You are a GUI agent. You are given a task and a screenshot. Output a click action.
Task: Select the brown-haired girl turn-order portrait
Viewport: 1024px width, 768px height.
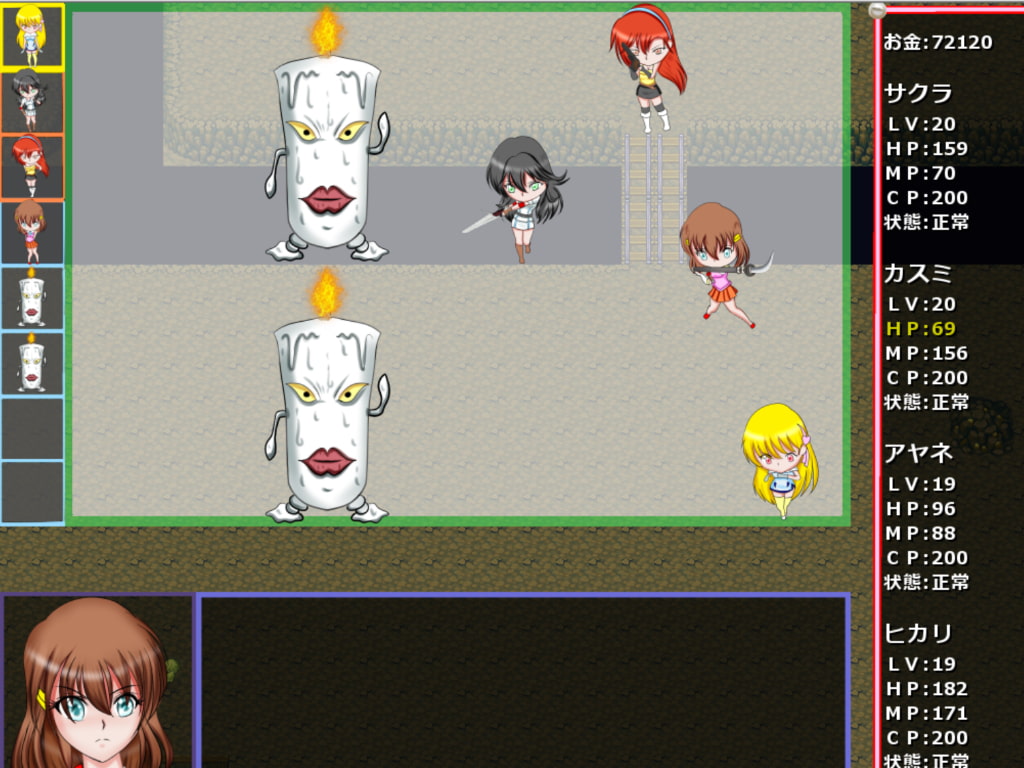31,231
